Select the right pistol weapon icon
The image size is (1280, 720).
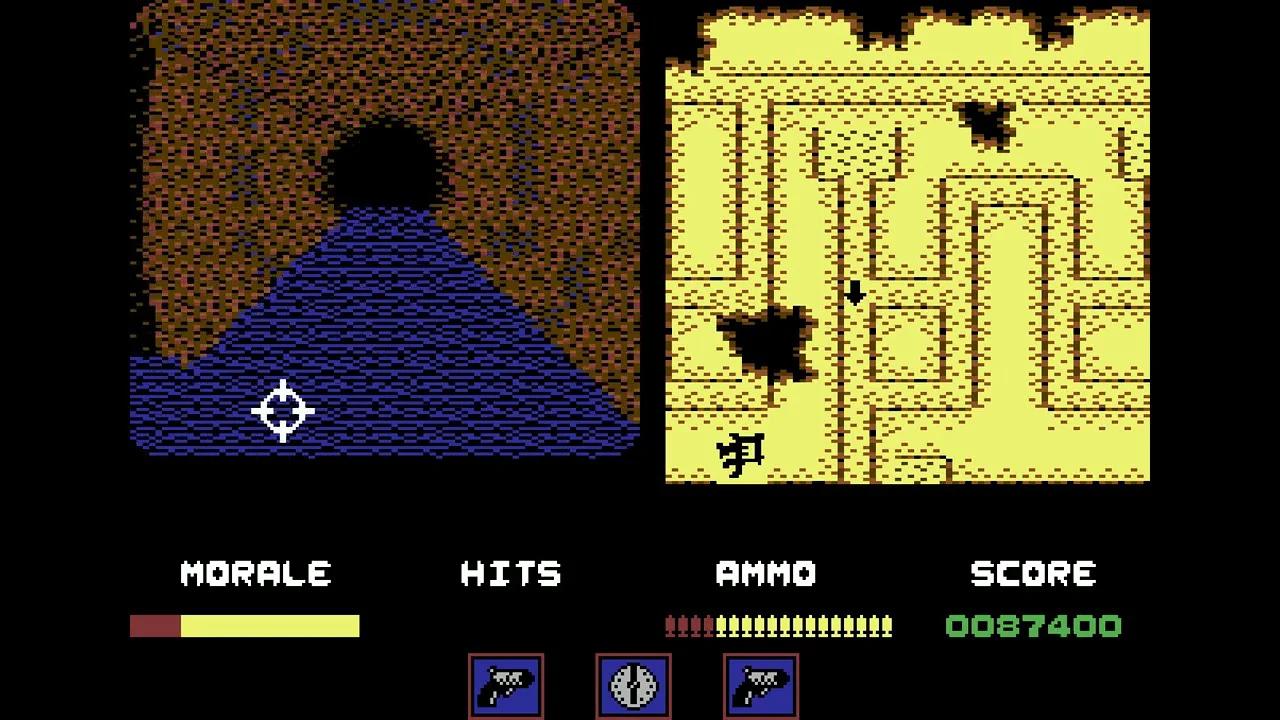coord(760,688)
